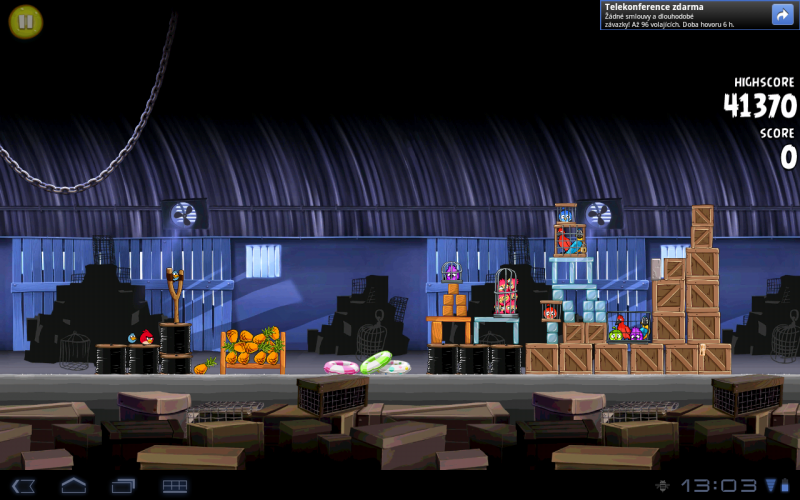This screenshot has width=800, height=500.
Task: Show recent apps from the navigation bar
Action: (x=124, y=486)
